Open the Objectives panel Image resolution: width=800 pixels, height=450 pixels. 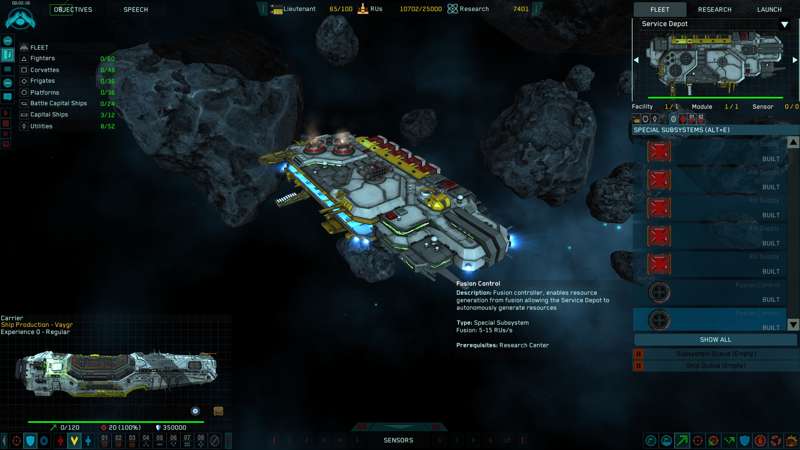pyautogui.click(x=72, y=10)
